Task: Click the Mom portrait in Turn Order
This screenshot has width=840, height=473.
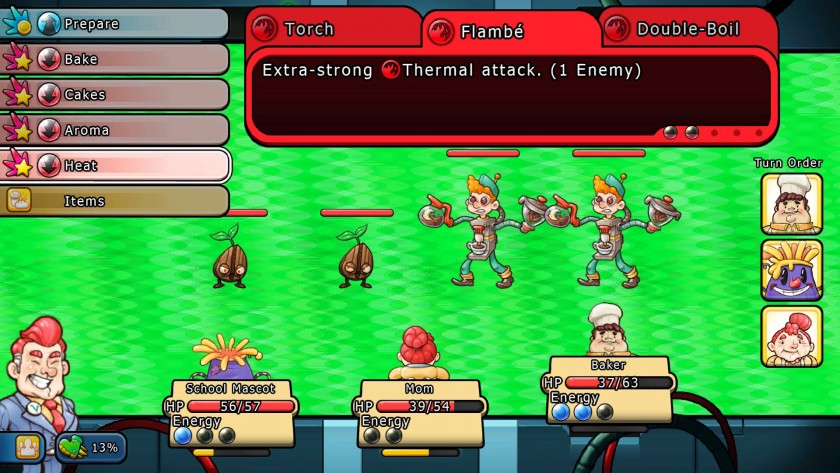Action: tap(791, 336)
